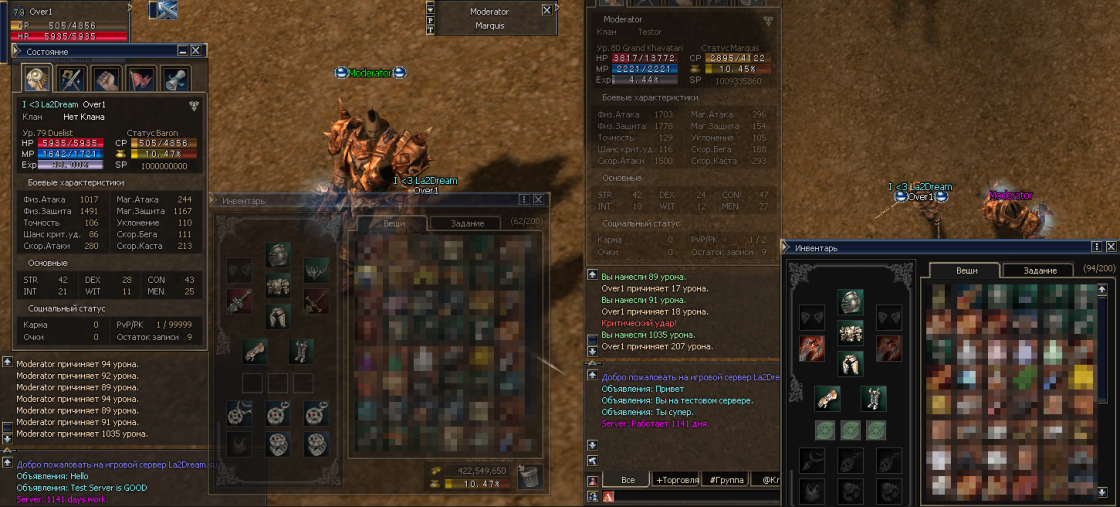Screen dimensions: 1120x507
Task: Close the Moderator target window
Action: [546, 9]
